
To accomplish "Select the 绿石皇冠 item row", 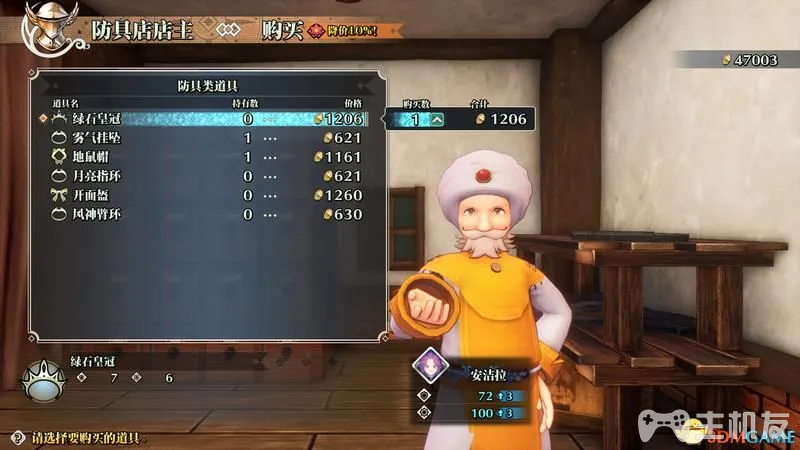I will [x=200, y=119].
